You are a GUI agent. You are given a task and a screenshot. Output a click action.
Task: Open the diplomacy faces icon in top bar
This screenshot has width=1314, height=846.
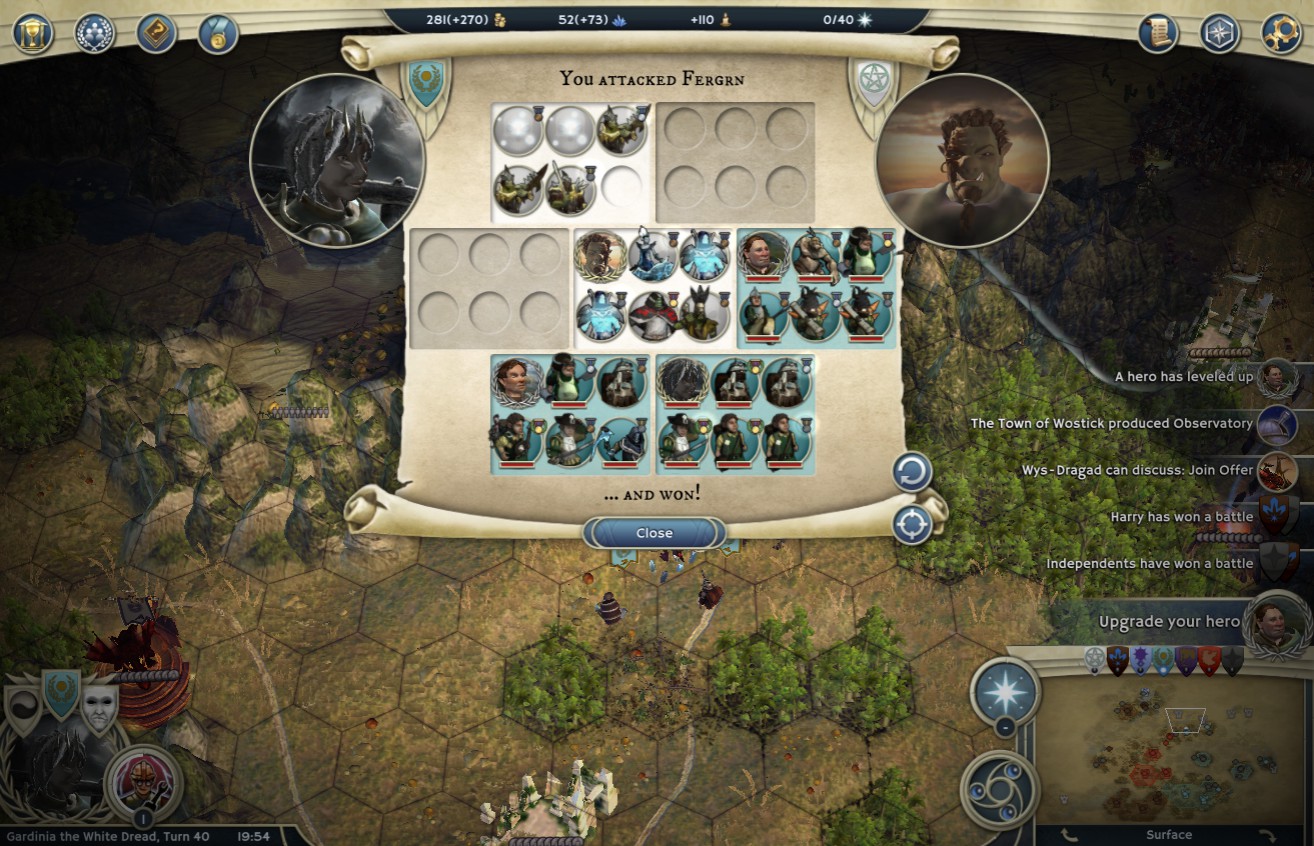[95, 33]
